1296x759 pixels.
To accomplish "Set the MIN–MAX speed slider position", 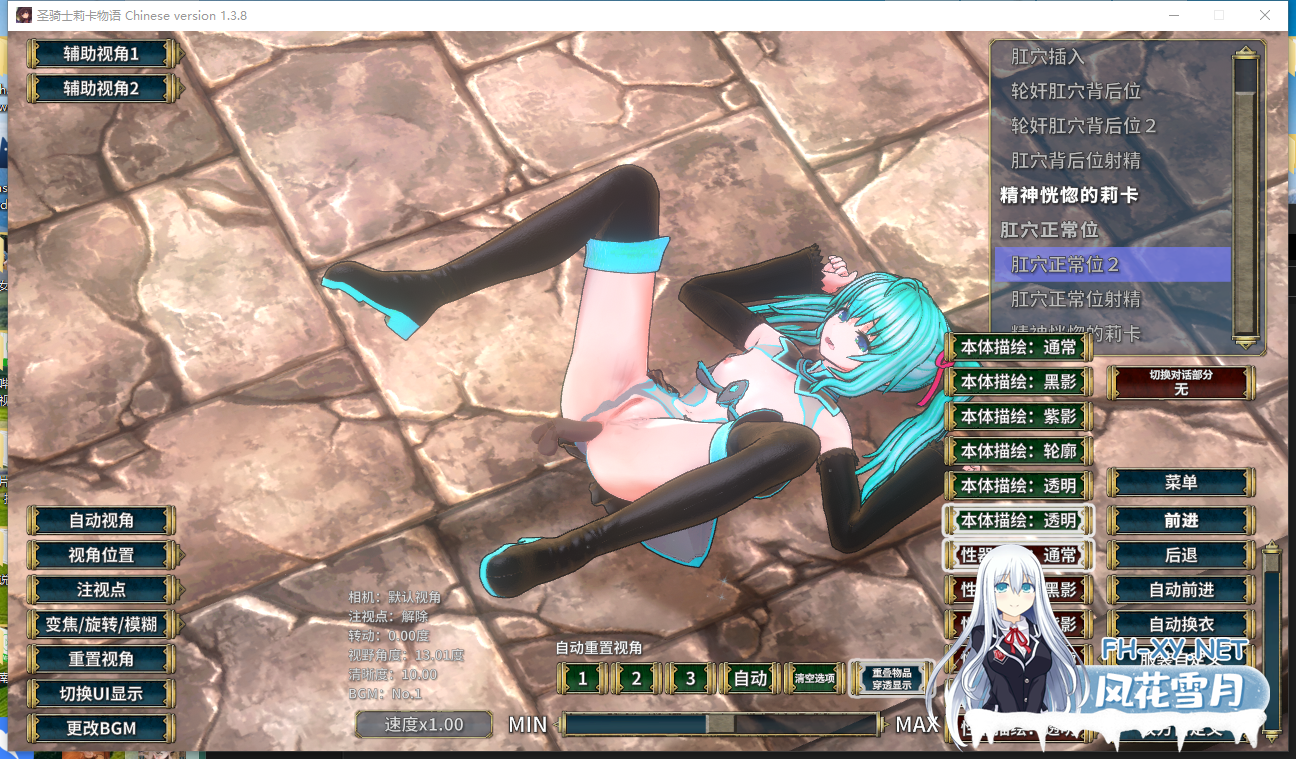I will [x=720, y=724].
